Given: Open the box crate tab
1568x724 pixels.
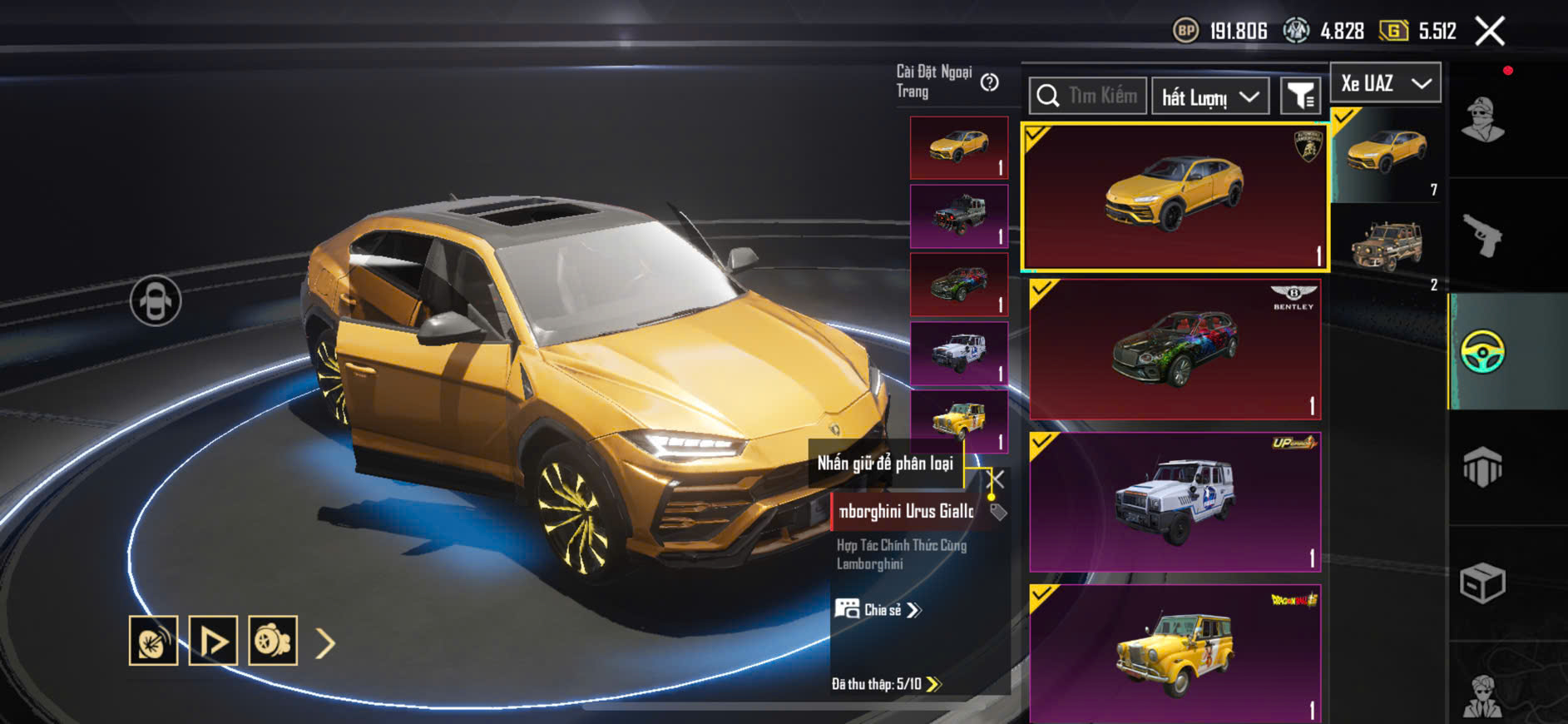Looking at the screenshot, I should click(1482, 583).
